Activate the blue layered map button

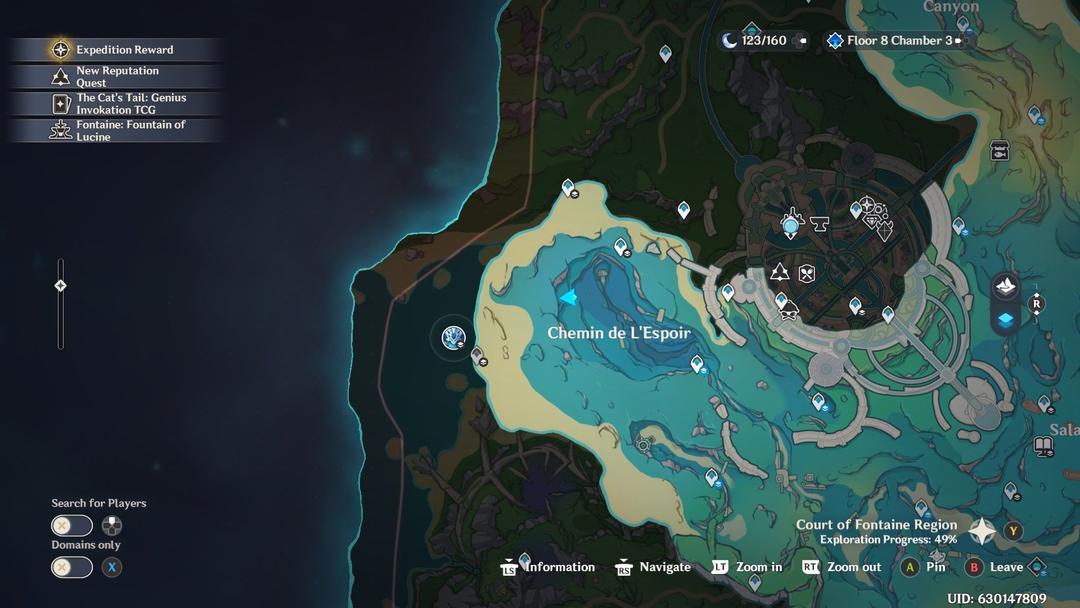(1005, 319)
